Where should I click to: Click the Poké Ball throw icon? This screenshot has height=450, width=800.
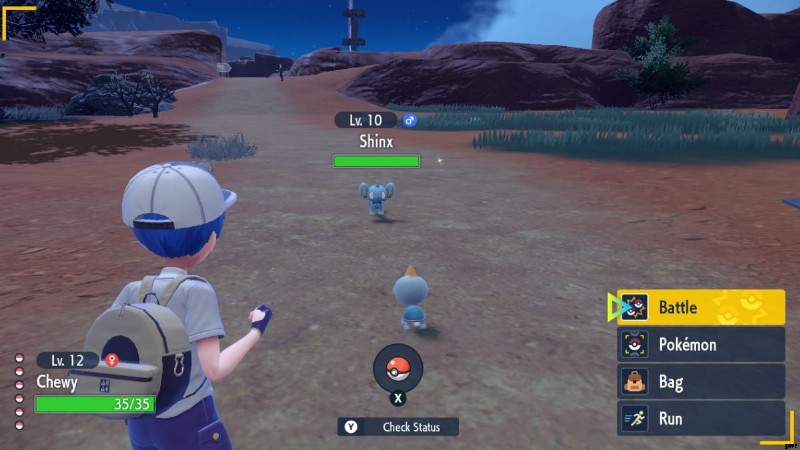coord(398,367)
